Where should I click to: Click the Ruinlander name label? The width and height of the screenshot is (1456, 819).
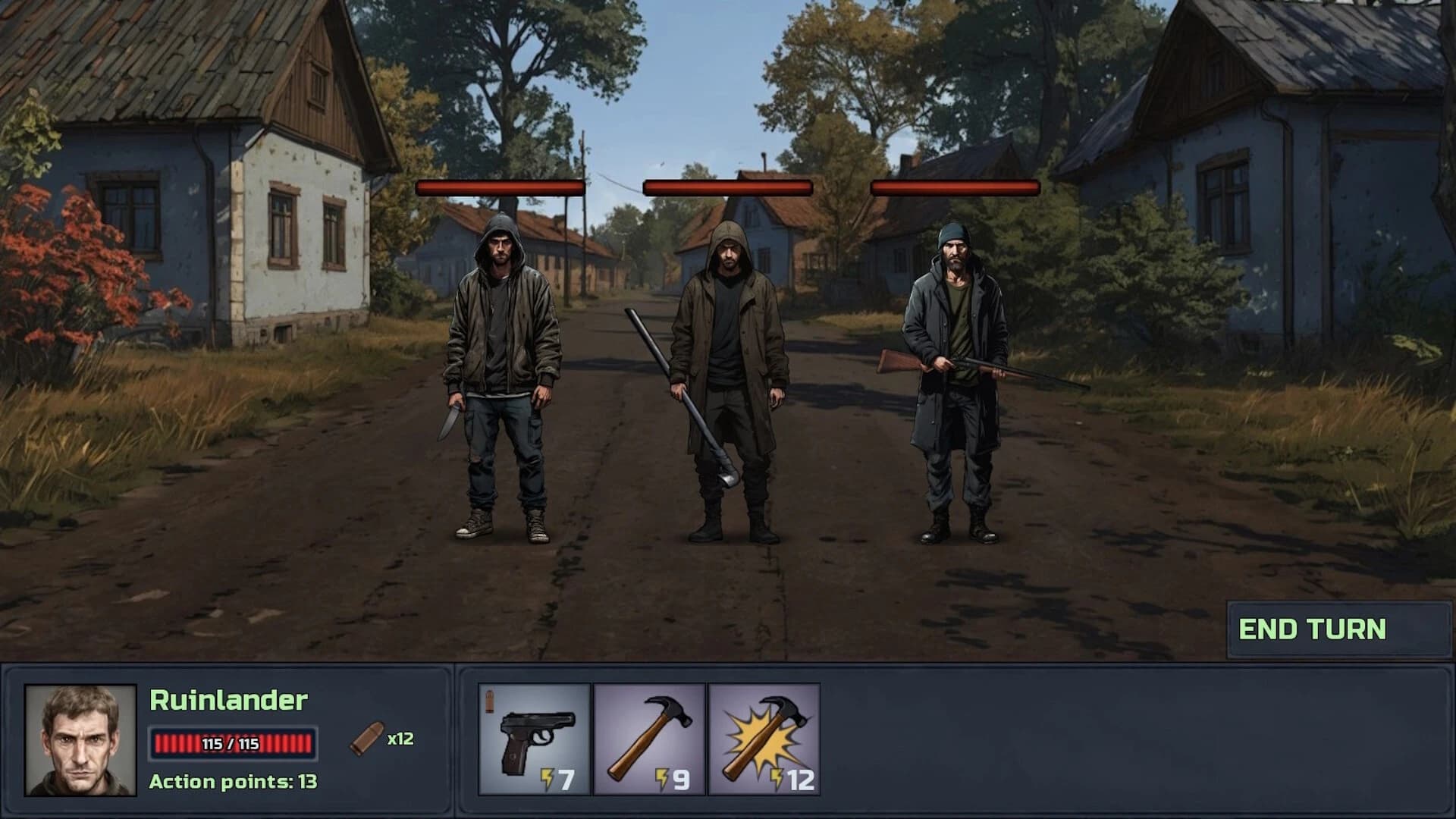point(227,703)
